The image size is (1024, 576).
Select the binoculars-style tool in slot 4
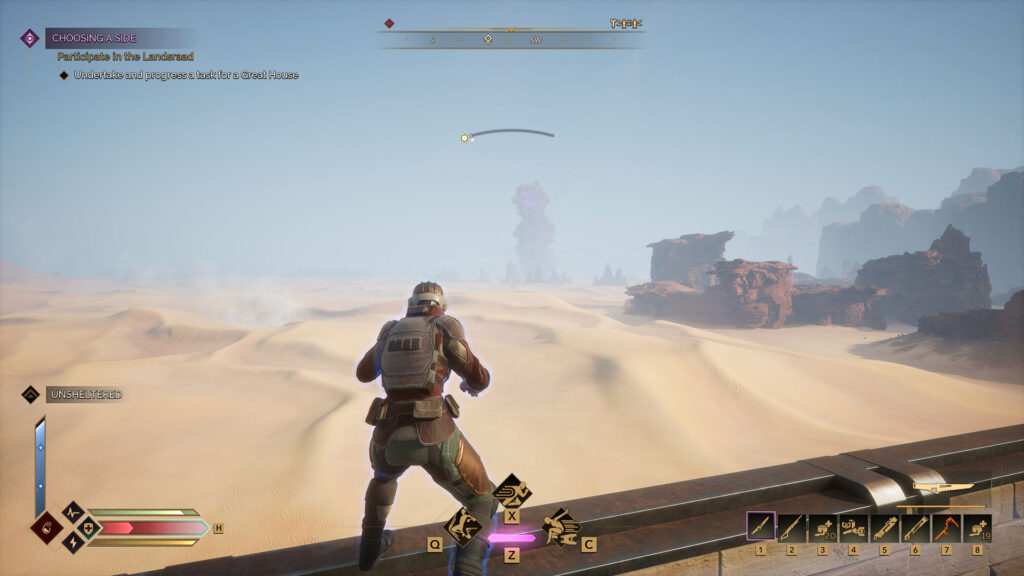coord(854,527)
